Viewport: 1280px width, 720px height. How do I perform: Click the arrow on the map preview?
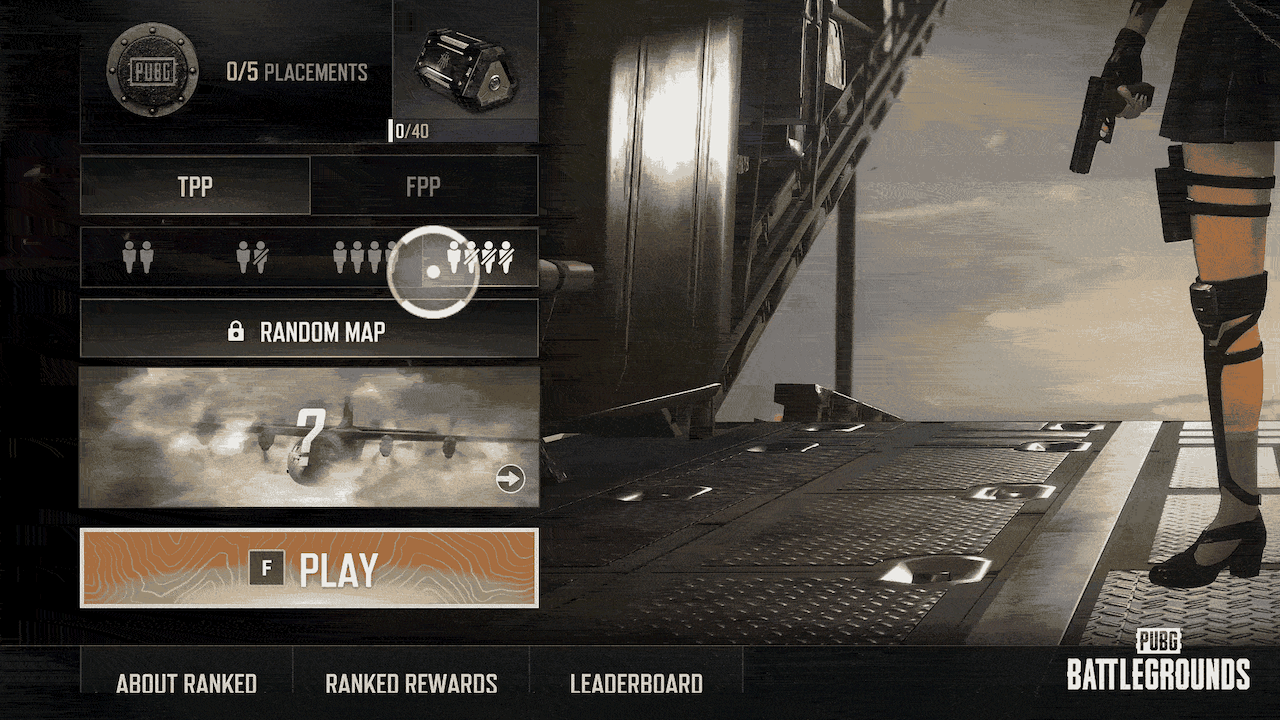[x=510, y=480]
